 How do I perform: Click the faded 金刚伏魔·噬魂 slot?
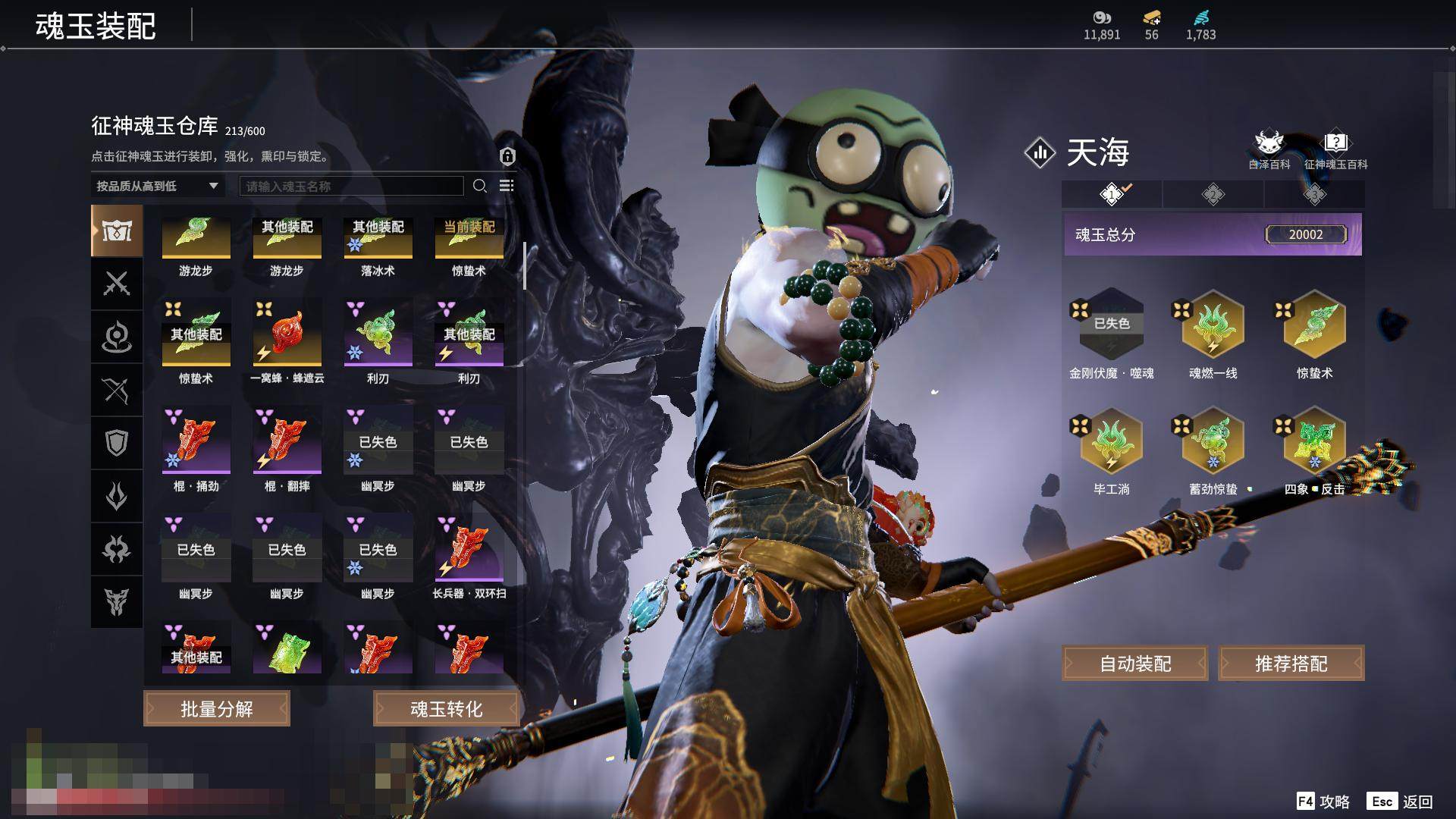click(1111, 326)
